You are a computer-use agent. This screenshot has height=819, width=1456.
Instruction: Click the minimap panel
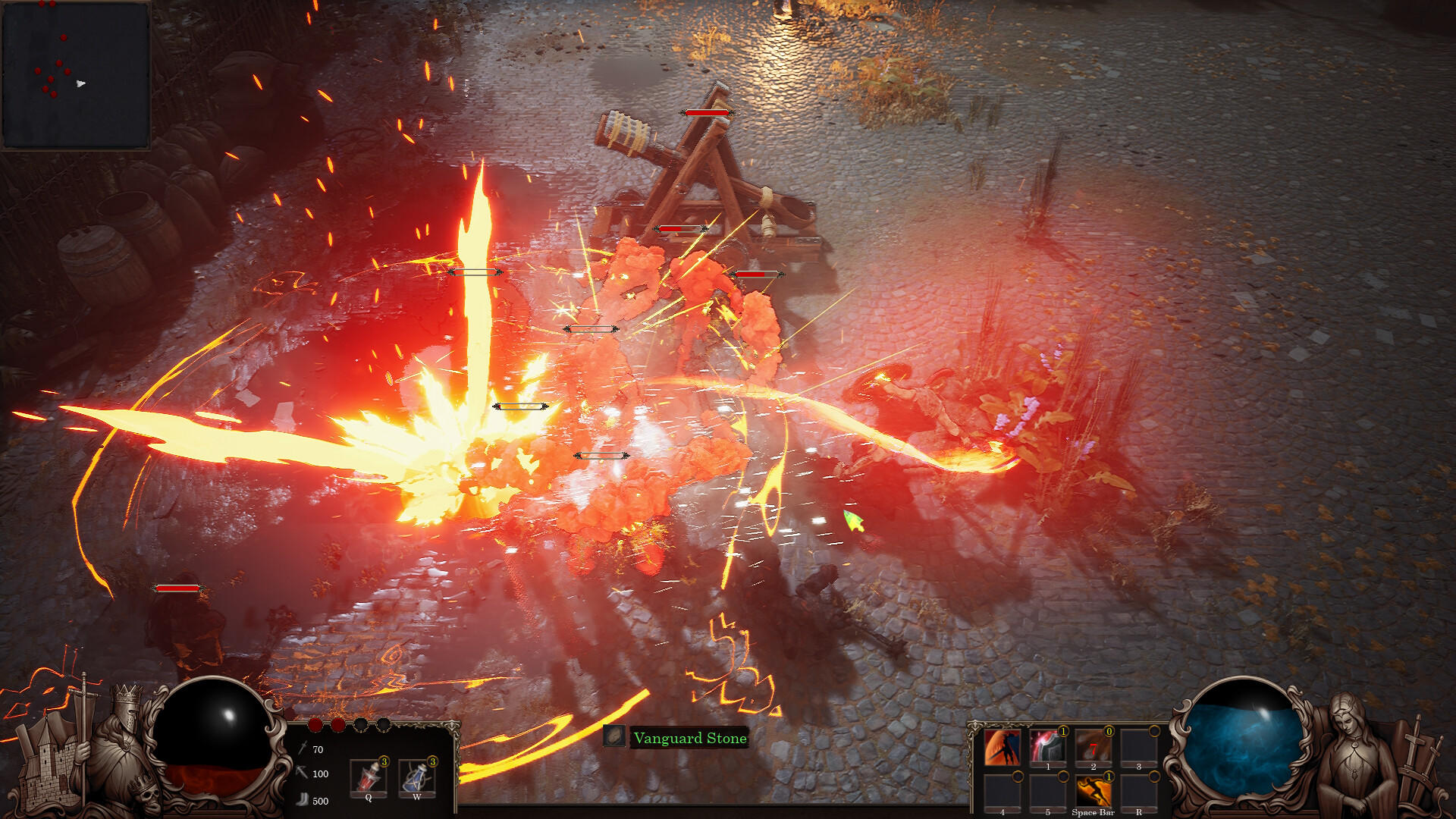click(76, 74)
